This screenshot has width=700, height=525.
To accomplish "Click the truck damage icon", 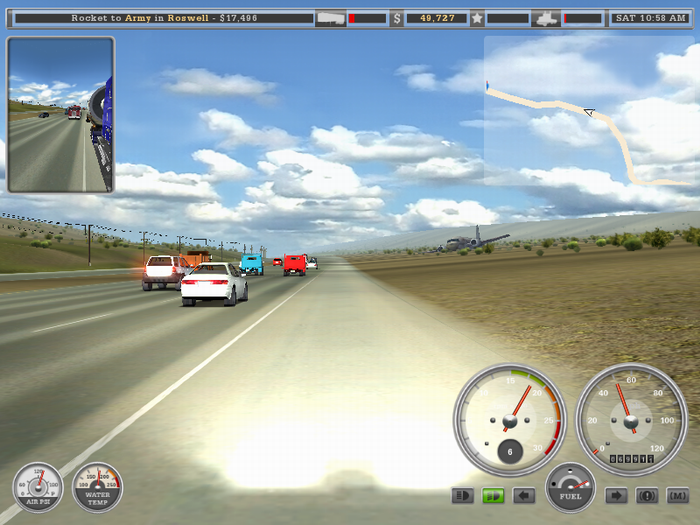I will (546, 18).
